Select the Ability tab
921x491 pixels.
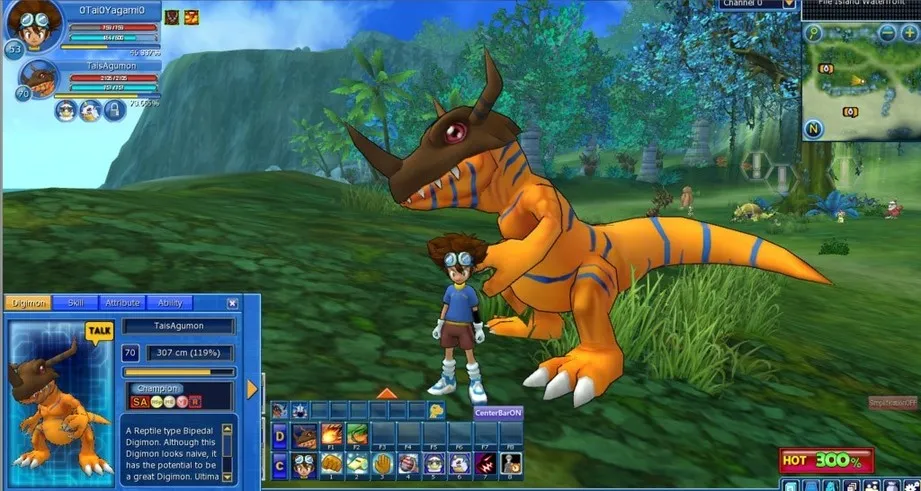point(170,303)
